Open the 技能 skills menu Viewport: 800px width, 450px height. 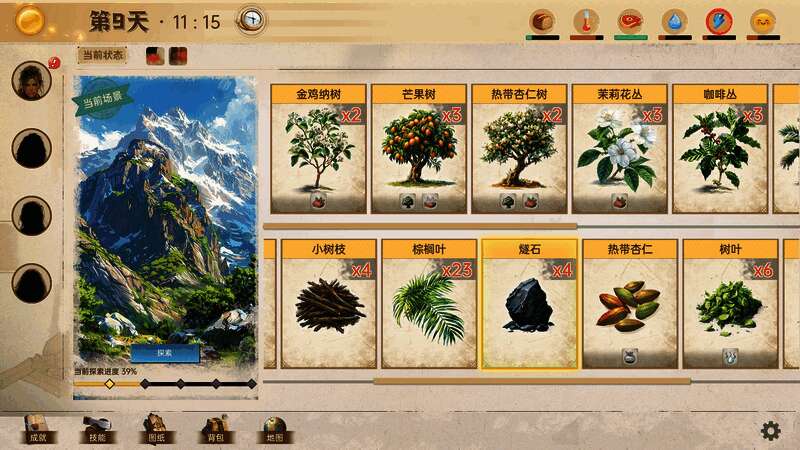click(96, 429)
